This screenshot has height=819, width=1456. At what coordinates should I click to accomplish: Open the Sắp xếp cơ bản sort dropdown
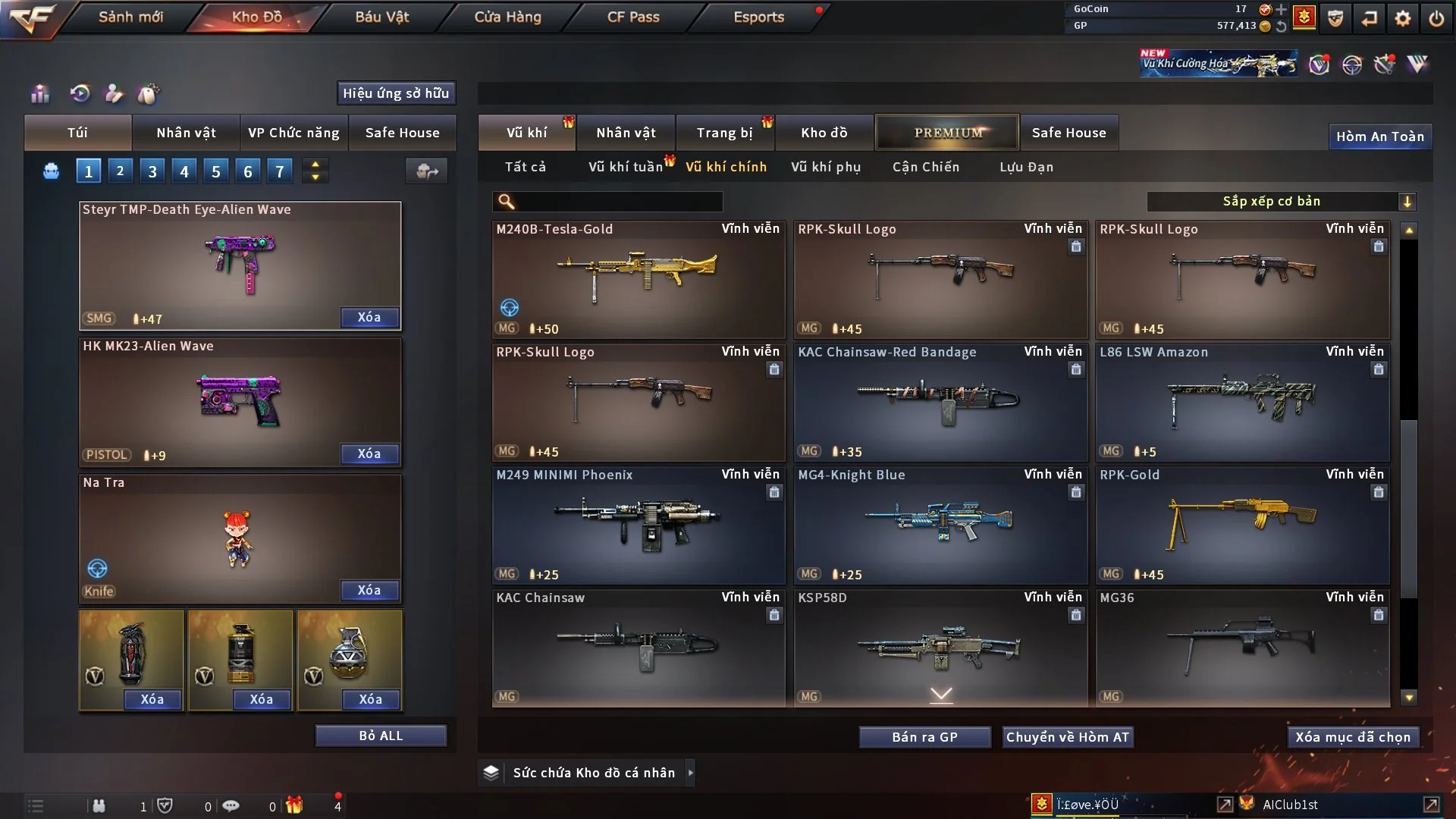click(1281, 201)
